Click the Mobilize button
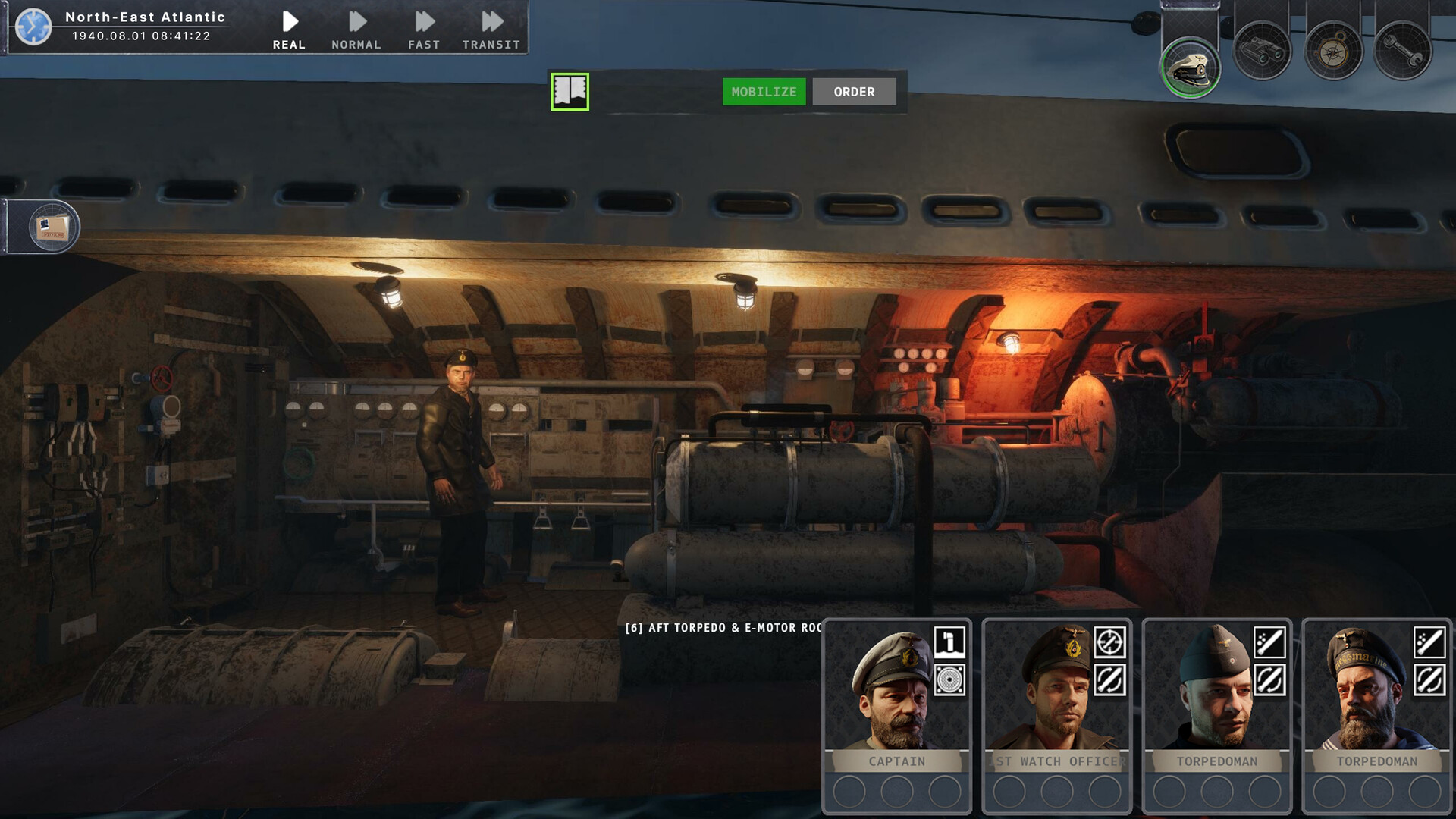 pyautogui.click(x=764, y=92)
